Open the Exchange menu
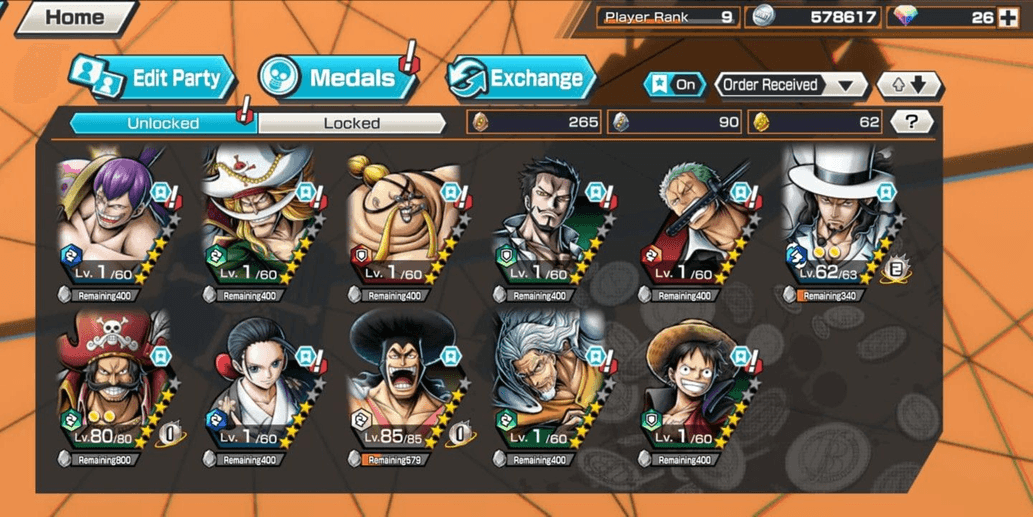This screenshot has height=517, width=1033. (521, 78)
